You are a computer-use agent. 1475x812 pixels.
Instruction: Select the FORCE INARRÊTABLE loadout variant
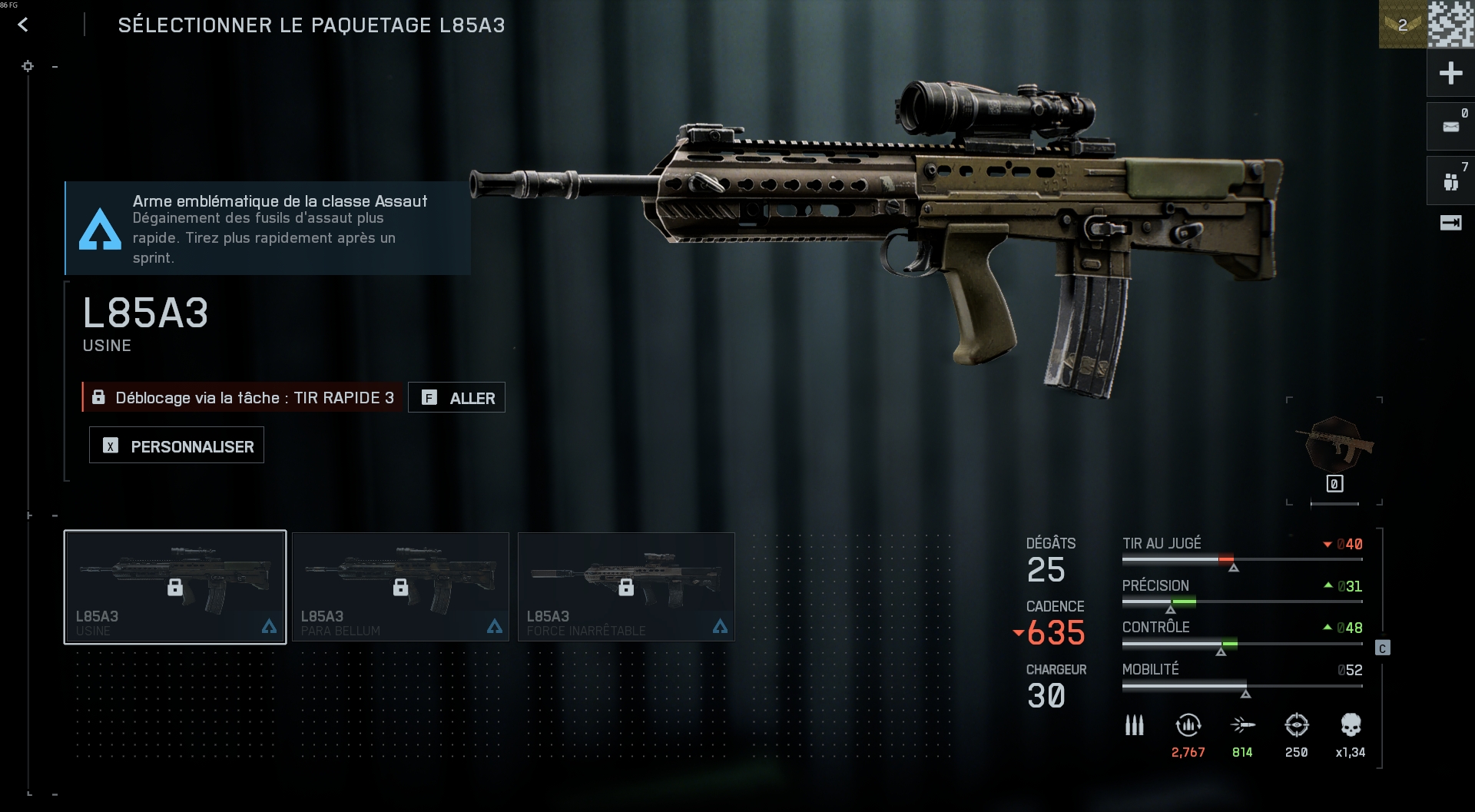coord(626,585)
